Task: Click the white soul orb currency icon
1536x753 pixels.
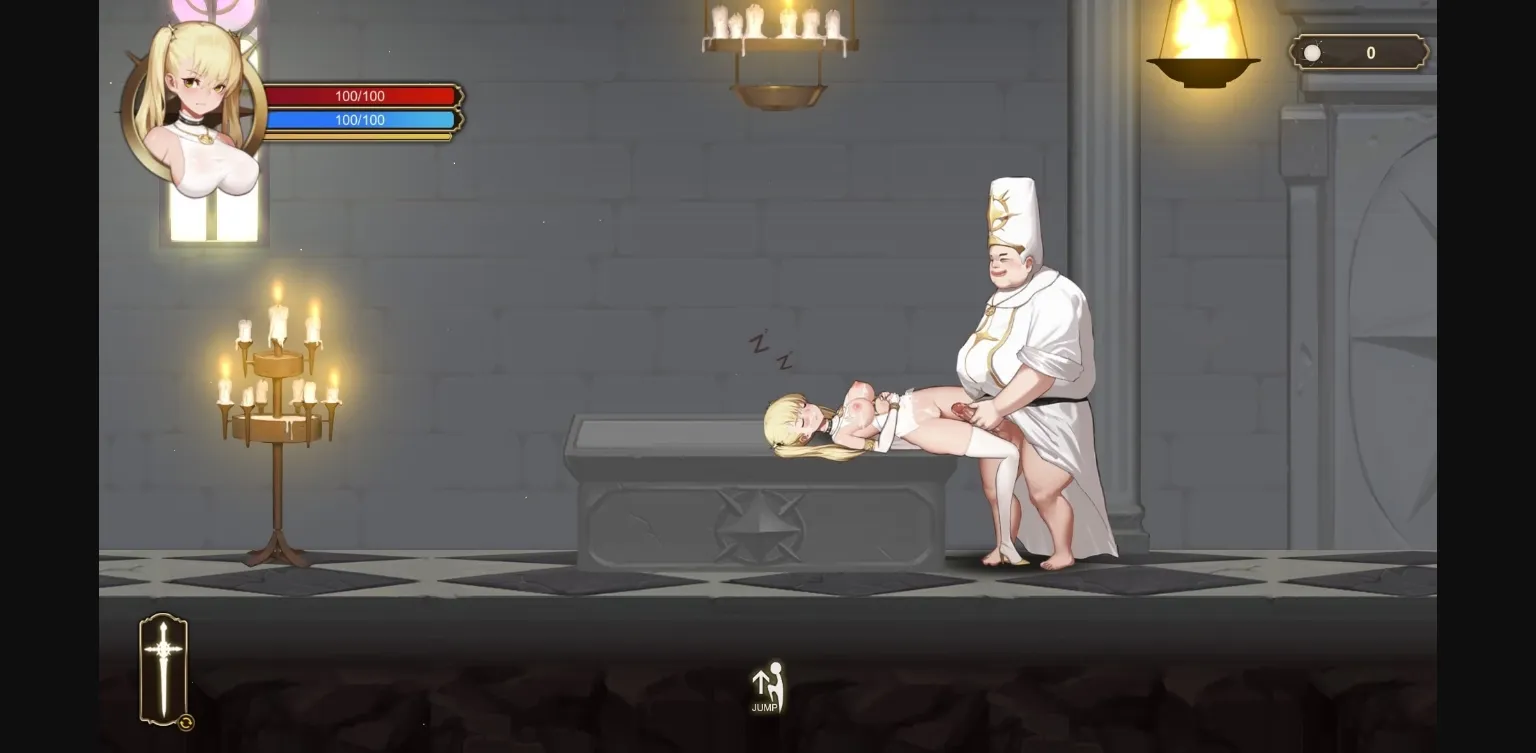Action: pos(1311,52)
